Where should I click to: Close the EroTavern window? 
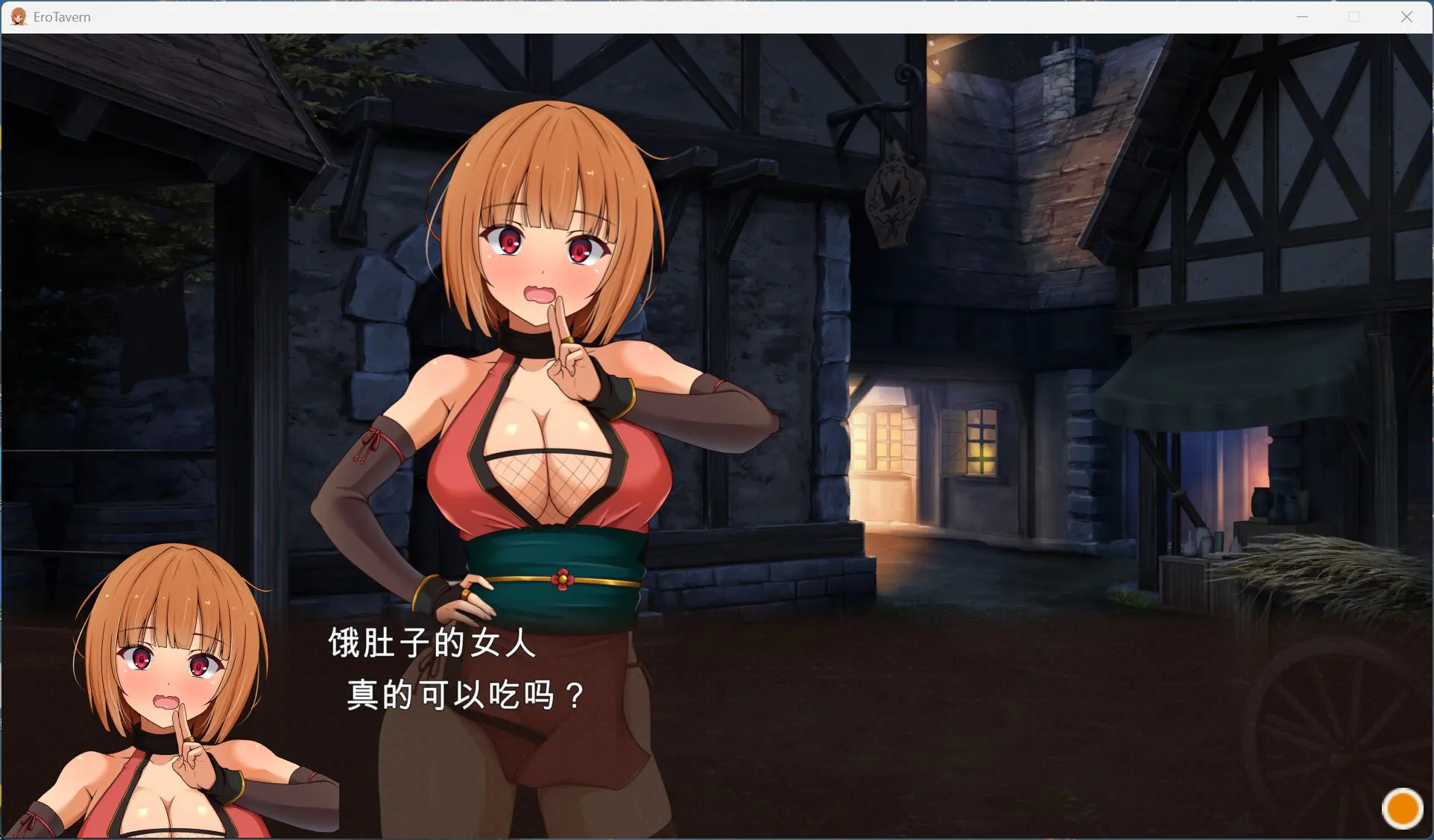[1406, 16]
